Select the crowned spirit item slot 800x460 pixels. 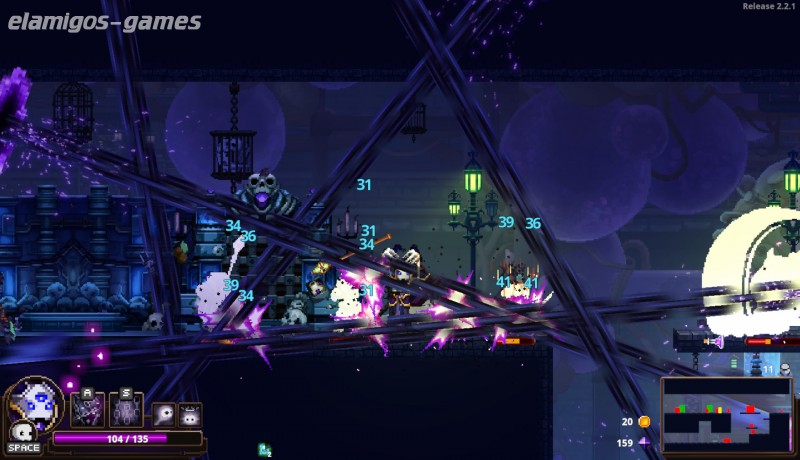(x=189, y=414)
